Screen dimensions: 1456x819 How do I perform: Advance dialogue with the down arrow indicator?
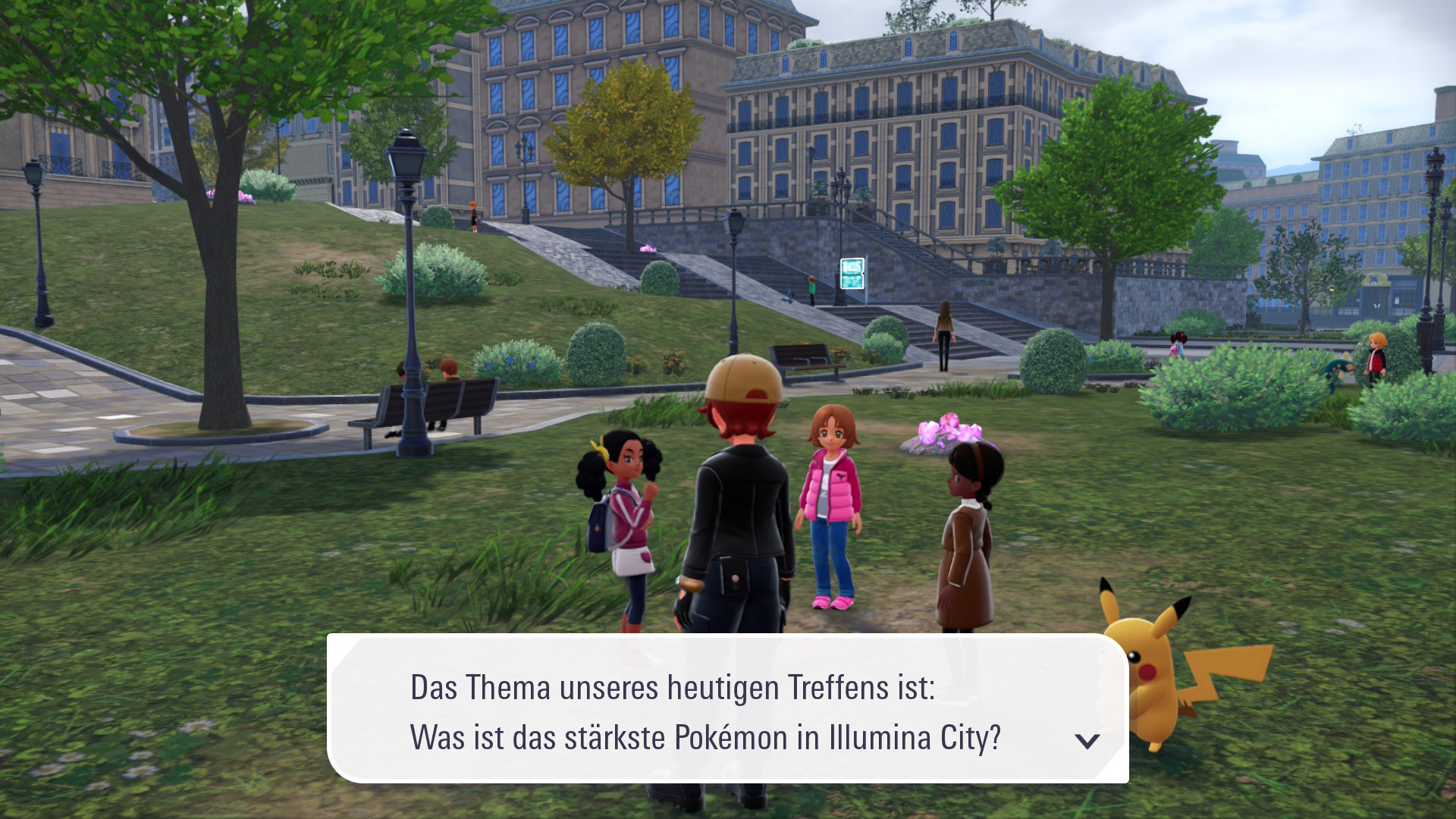click(x=1087, y=741)
